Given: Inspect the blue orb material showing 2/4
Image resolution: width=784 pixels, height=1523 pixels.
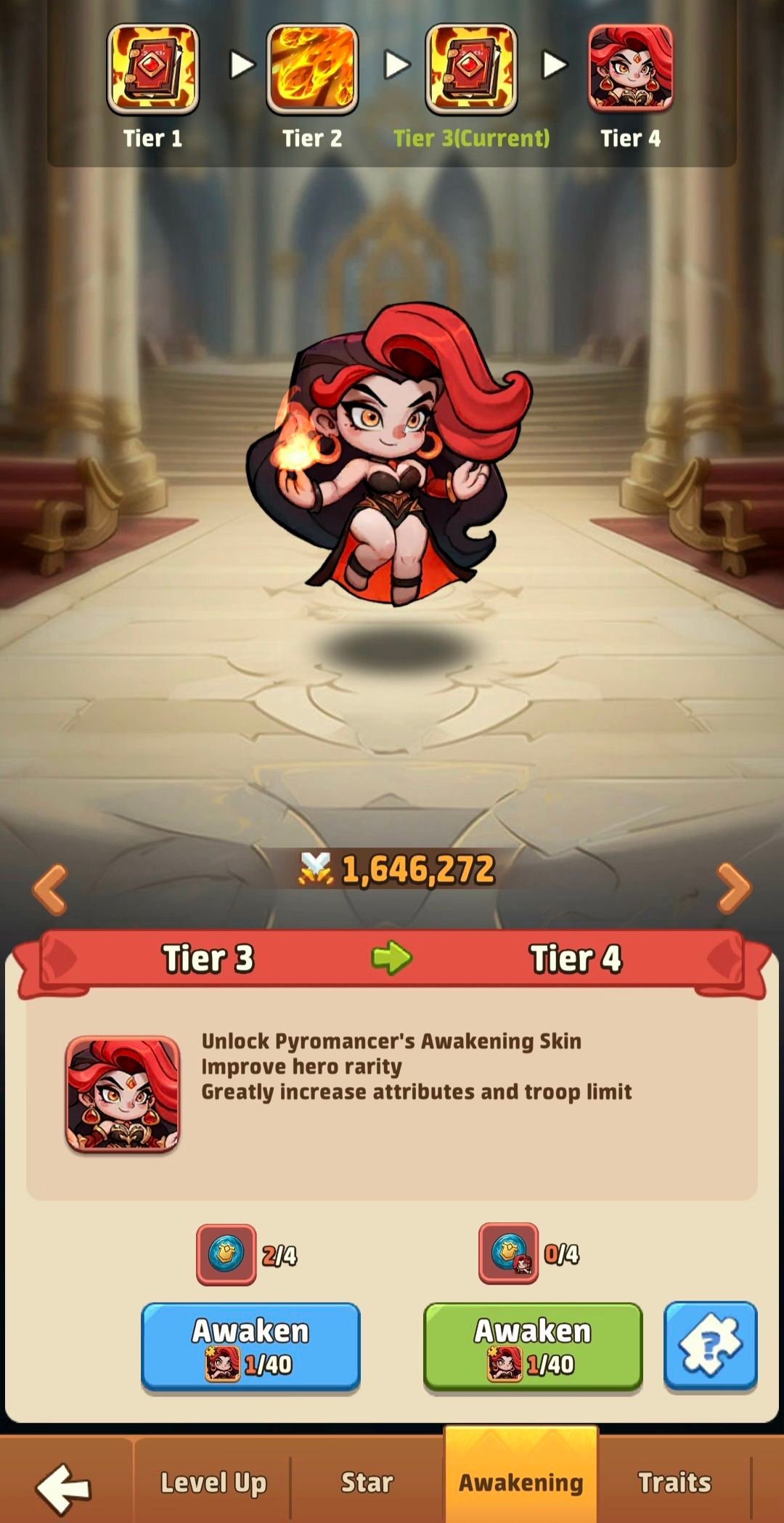Looking at the screenshot, I should pos(226,1254).
